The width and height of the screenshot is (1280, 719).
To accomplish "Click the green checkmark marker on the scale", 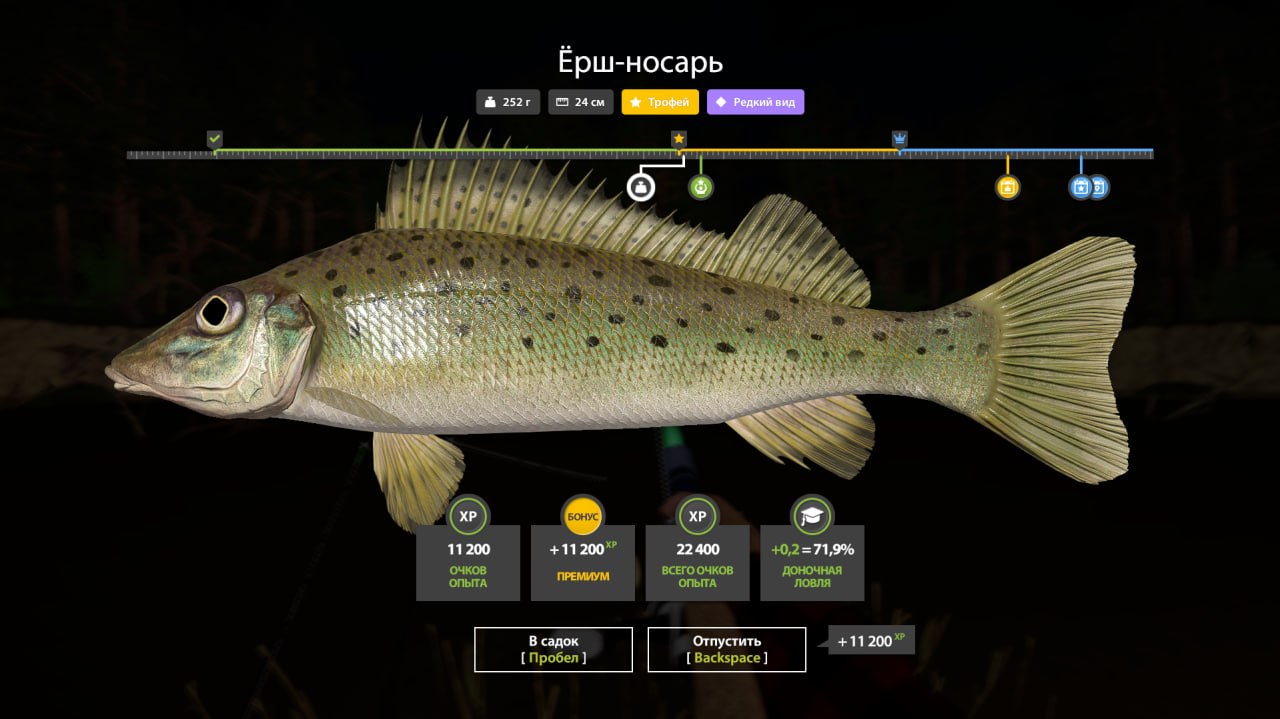I will [214, 138].
